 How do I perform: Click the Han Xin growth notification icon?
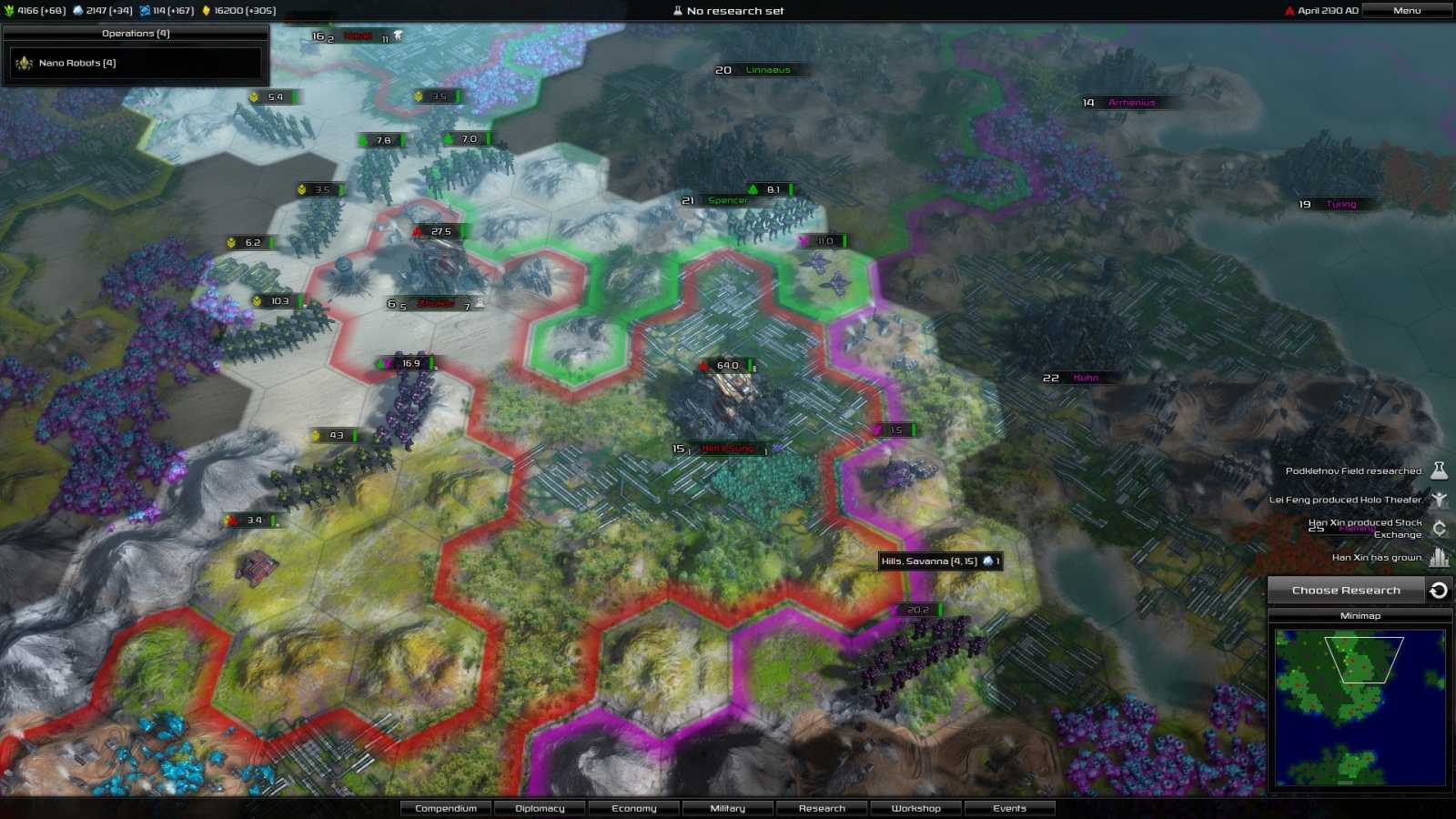click(1439, 556)
